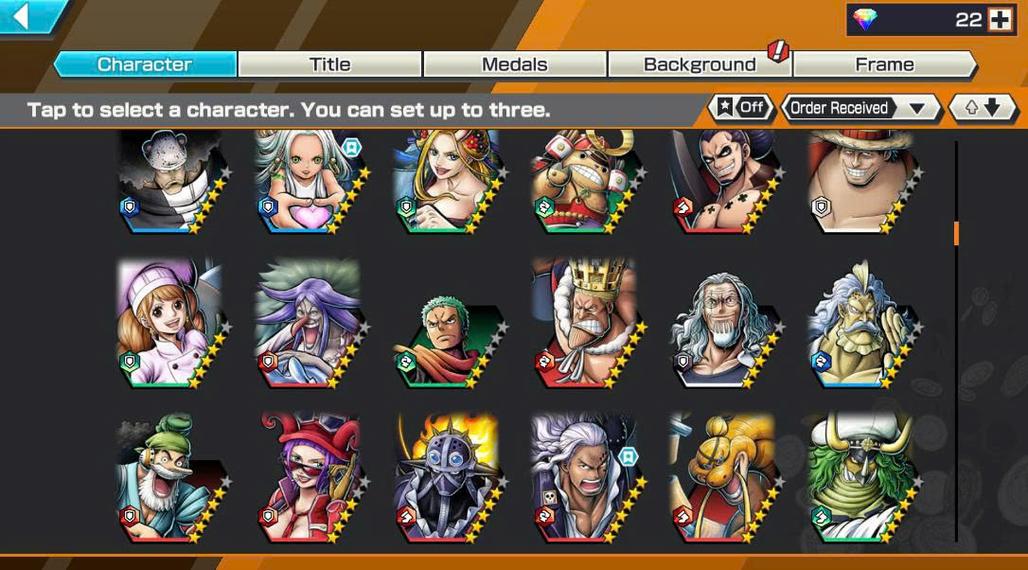This screenshot has height=570, width=1028.
Task: Switch to the Title tab
Action: (x=329, y=64)
